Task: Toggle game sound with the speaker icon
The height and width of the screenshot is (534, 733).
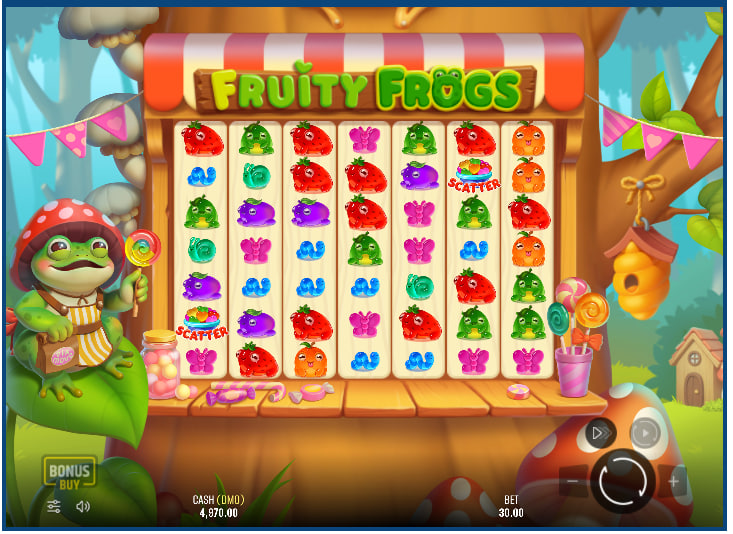Action: [x=83, y=506]
